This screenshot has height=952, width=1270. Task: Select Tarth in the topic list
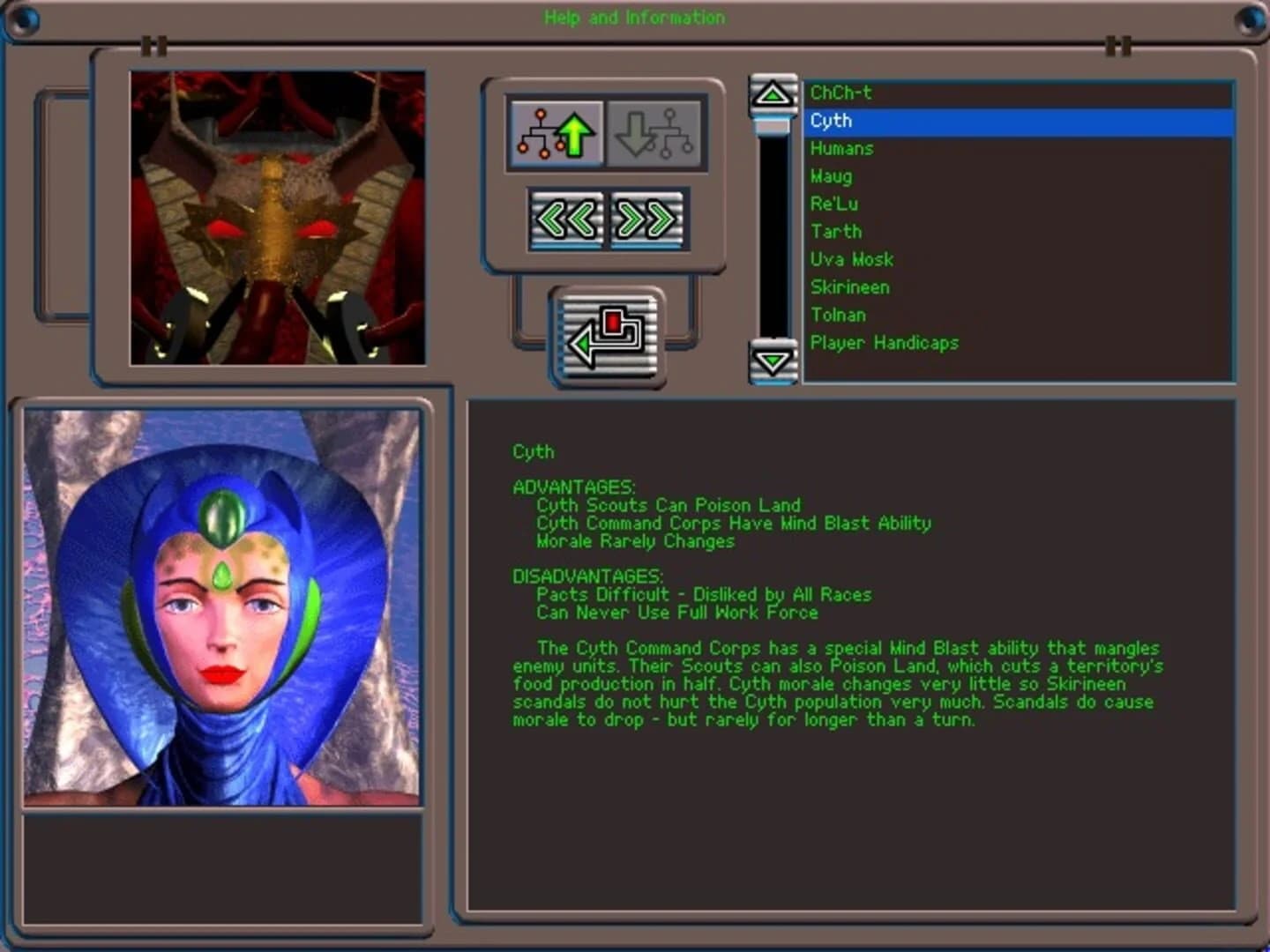click(x=836, y=232)
